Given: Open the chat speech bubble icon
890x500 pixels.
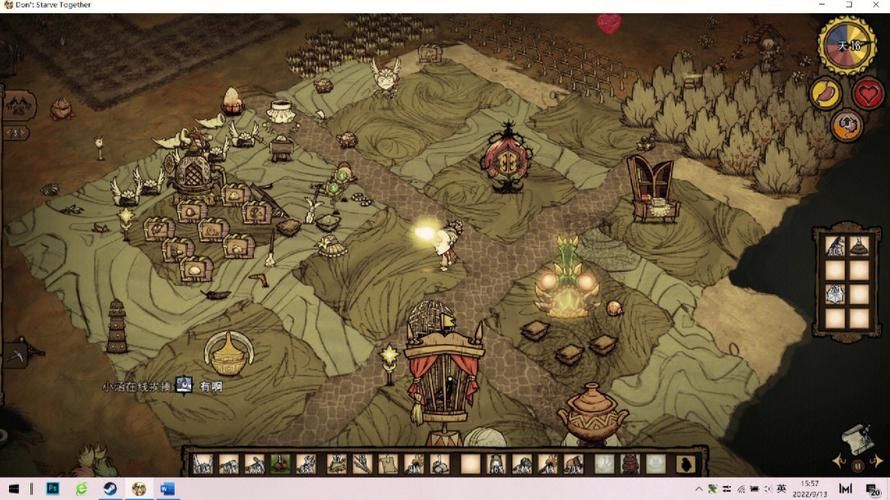Looking at the screenshot, I should coord(185,385).
